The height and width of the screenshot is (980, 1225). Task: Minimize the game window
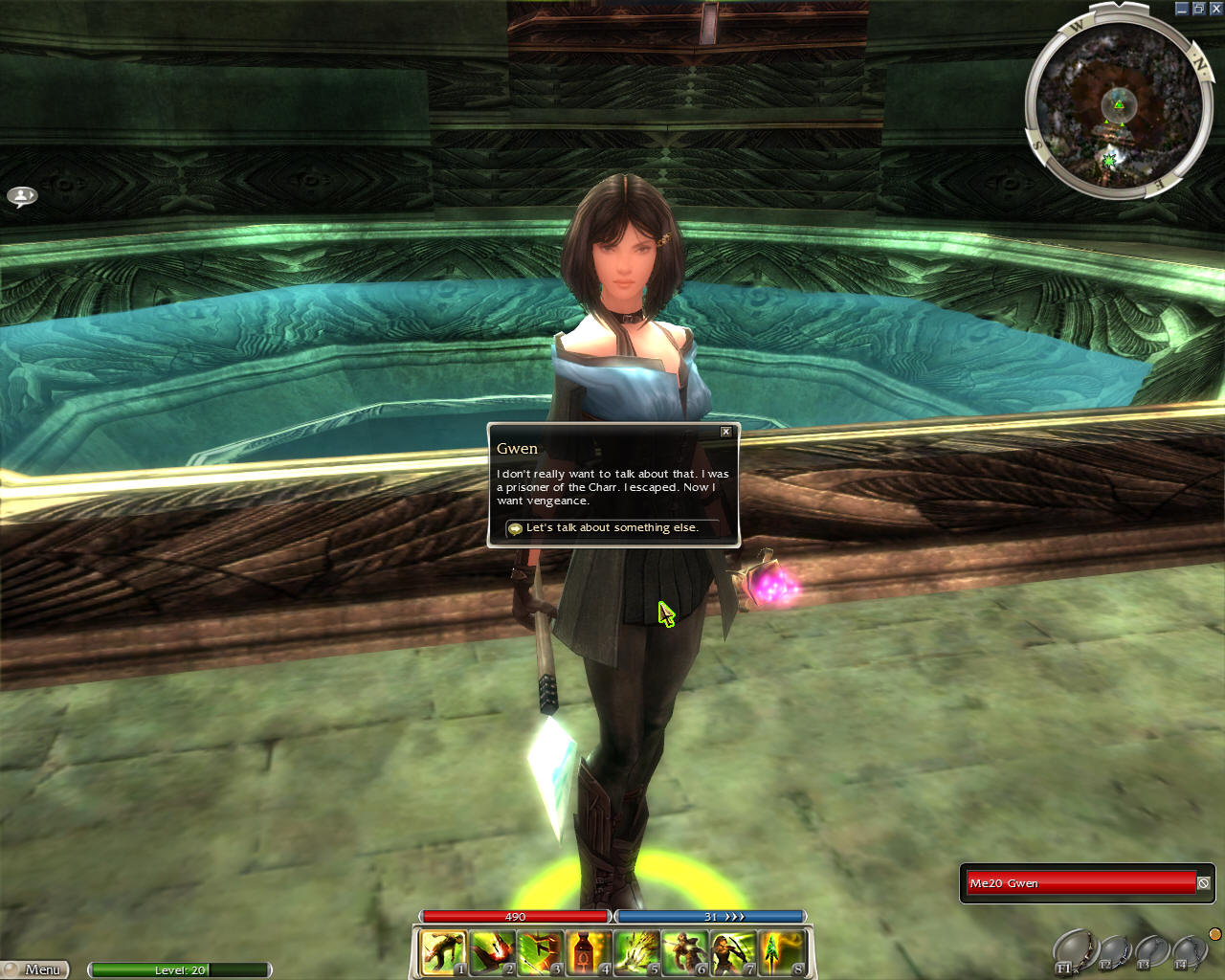(1182, 9)
